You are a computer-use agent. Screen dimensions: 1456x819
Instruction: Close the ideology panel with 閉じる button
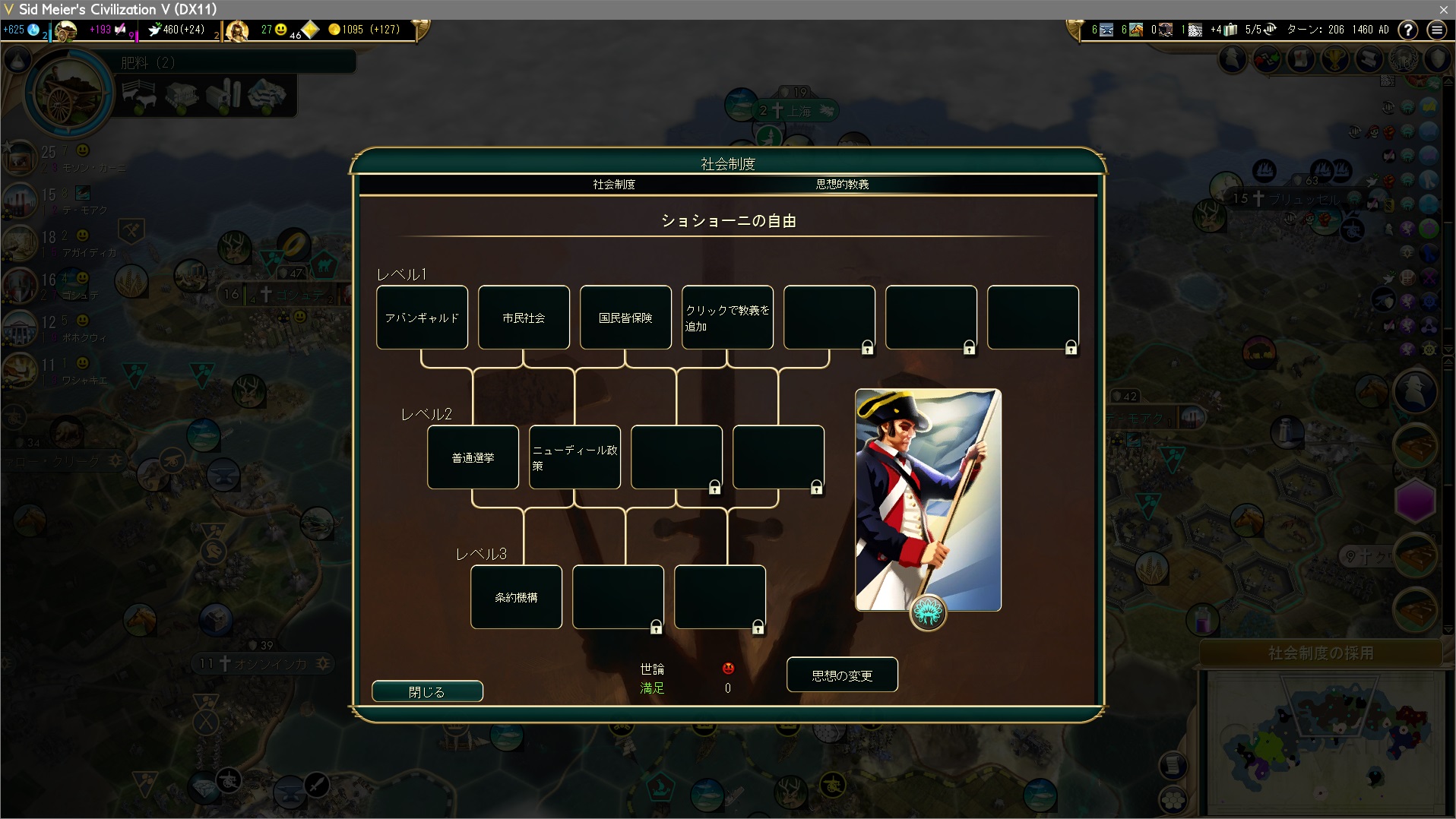point(427,691)
